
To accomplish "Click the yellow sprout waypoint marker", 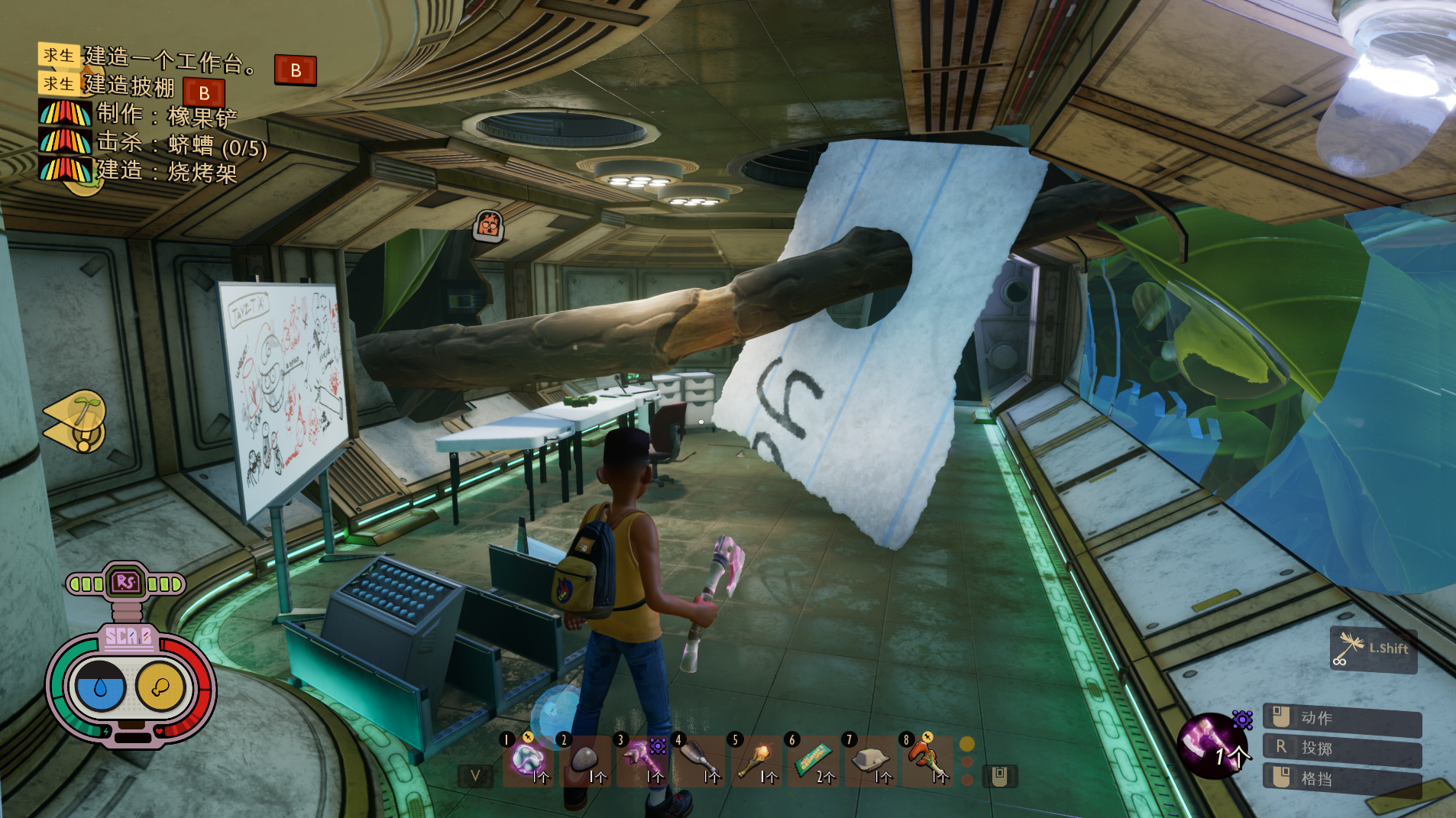I will click(77, 421).
